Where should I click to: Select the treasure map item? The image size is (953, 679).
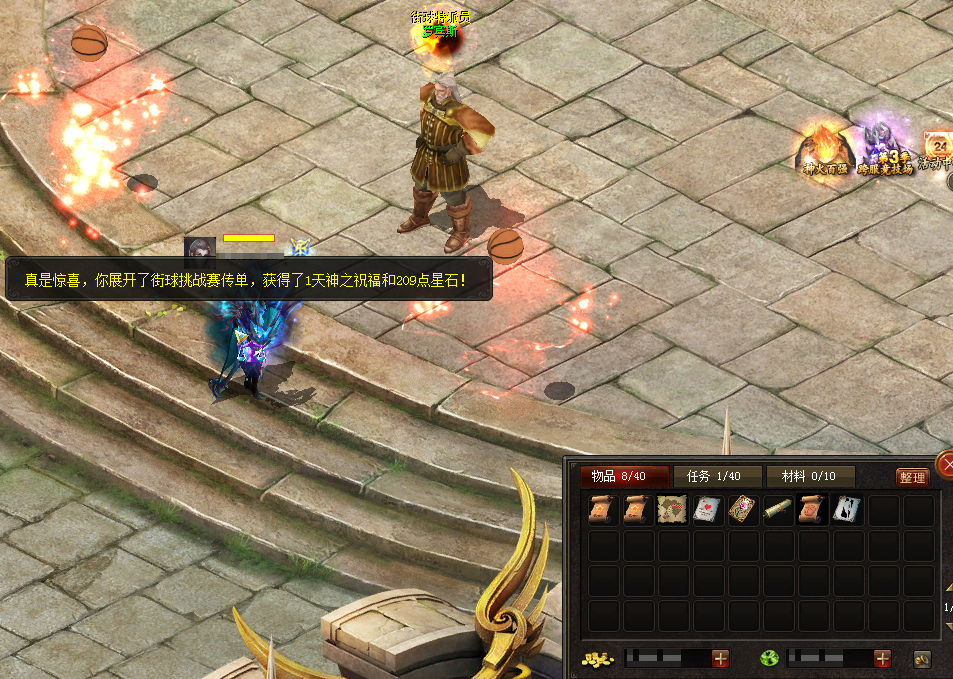click(671, 511)
